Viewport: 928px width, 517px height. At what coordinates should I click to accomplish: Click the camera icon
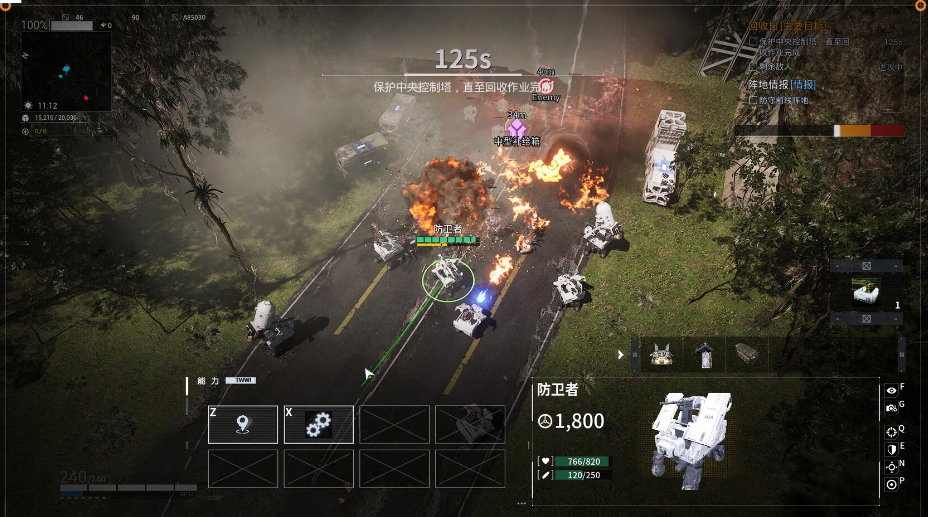click(891, 408)
